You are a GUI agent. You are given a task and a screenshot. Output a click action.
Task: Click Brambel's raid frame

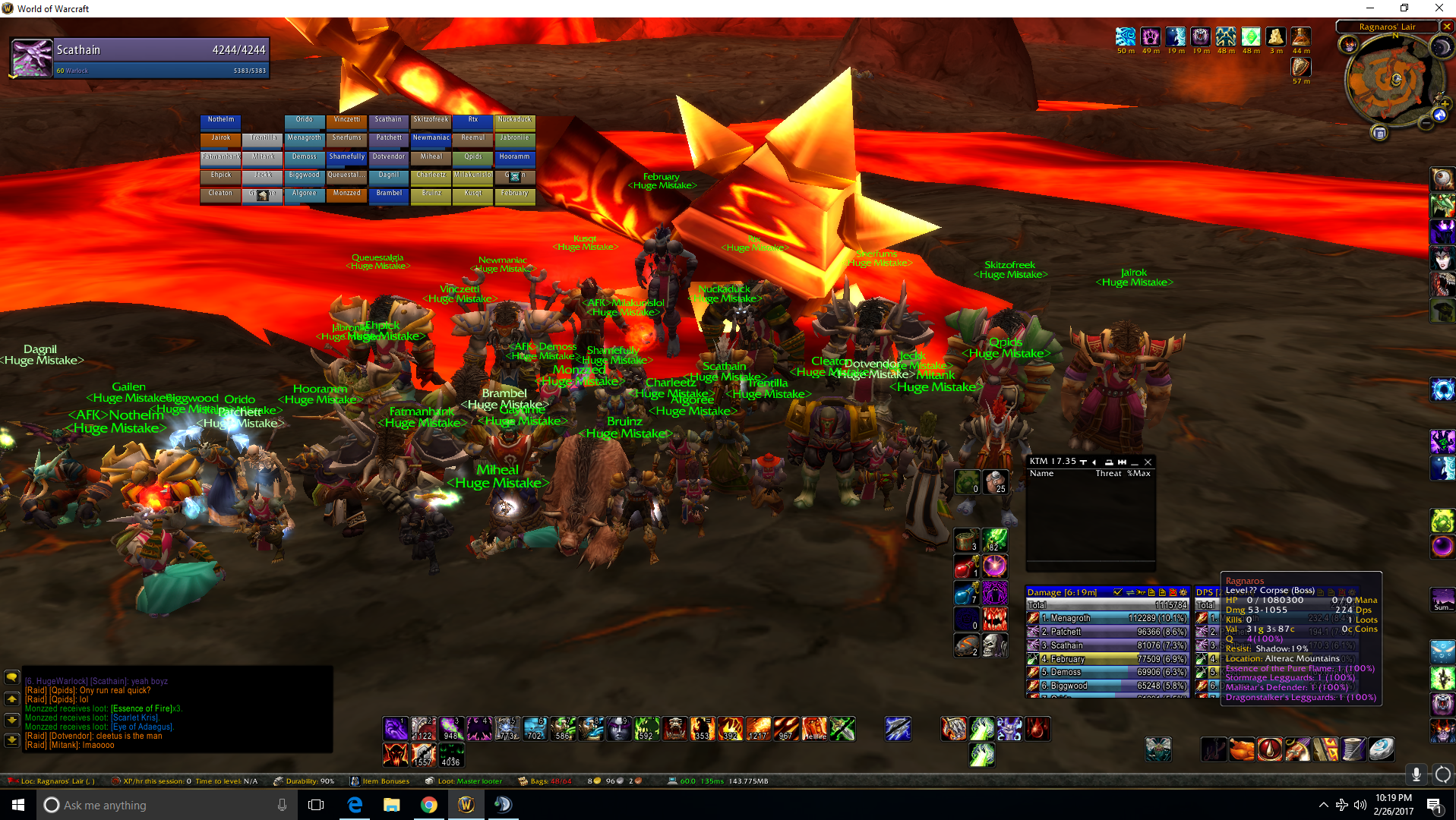(389, 195)
